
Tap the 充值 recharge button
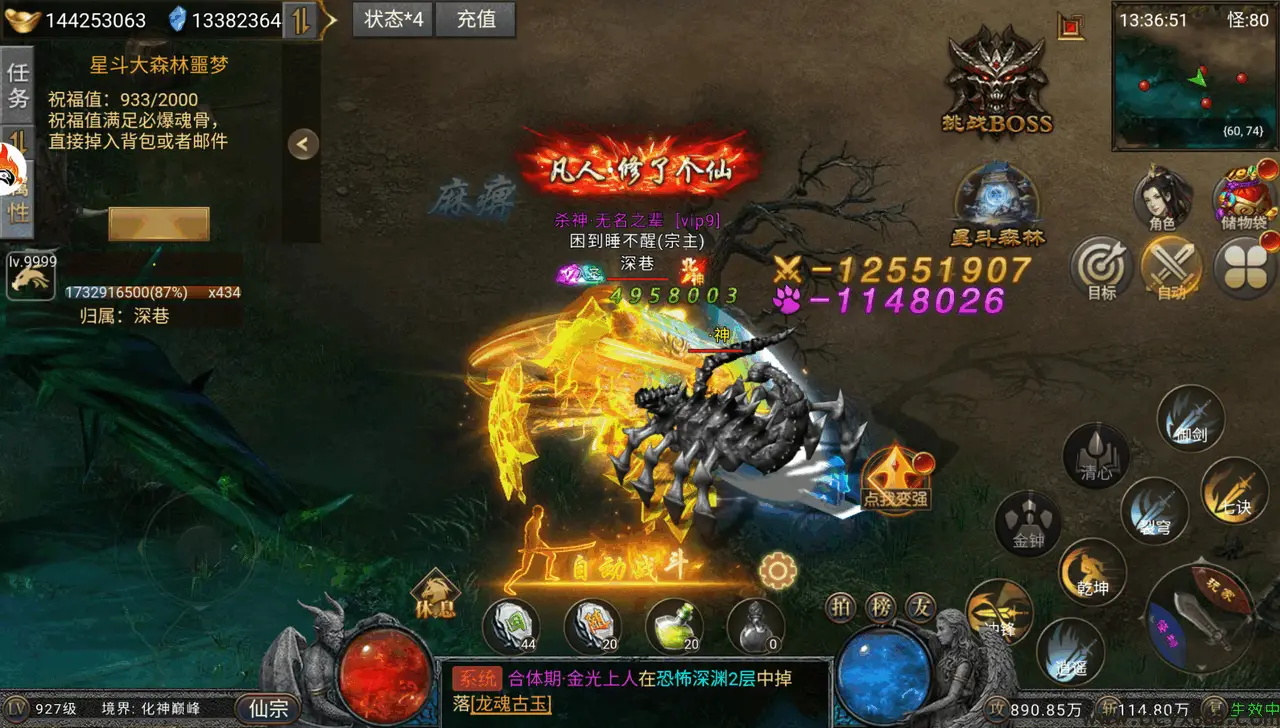pos(476,19)
